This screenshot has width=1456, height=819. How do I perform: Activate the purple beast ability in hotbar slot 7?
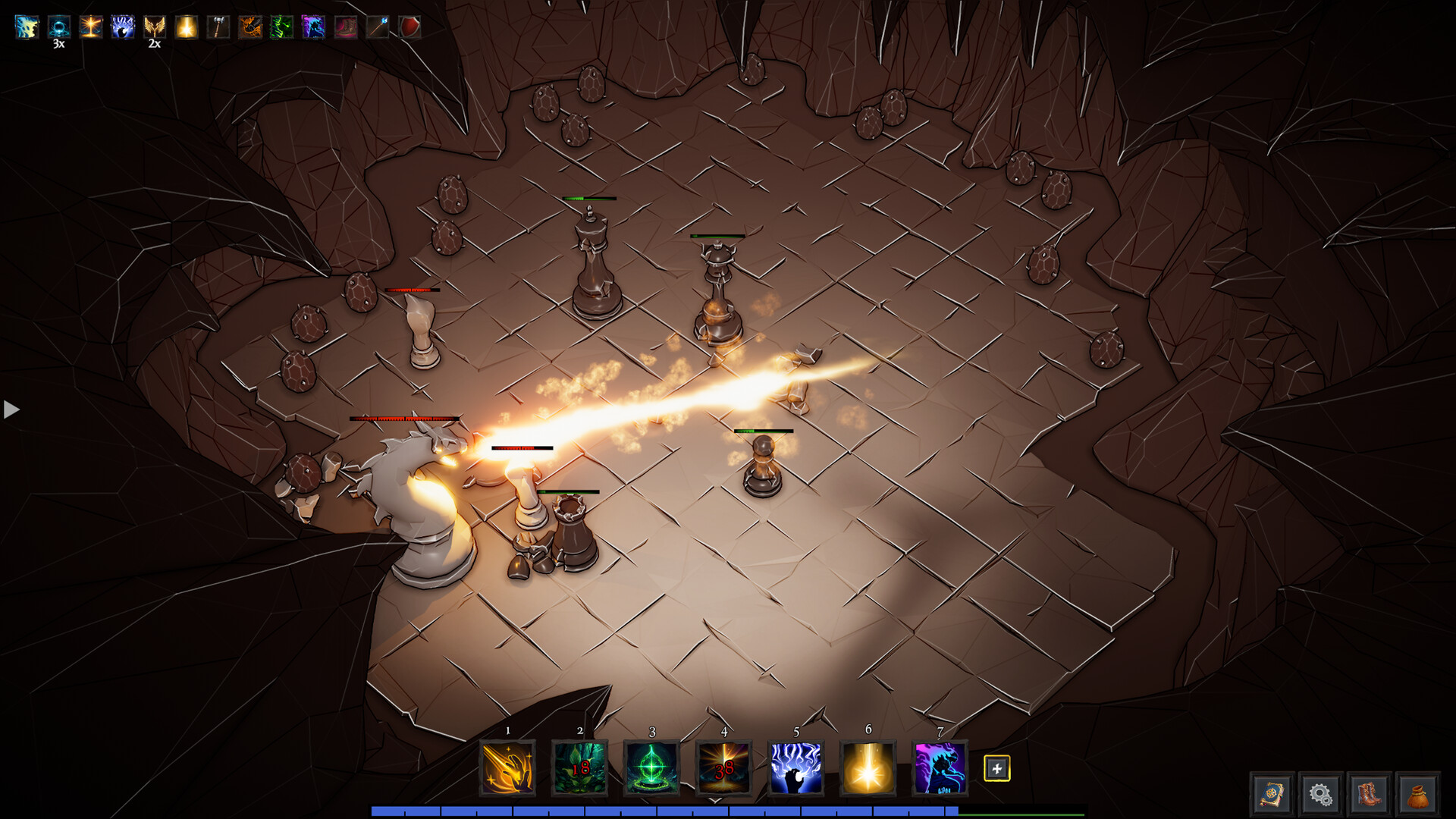(x=940, y=767)
